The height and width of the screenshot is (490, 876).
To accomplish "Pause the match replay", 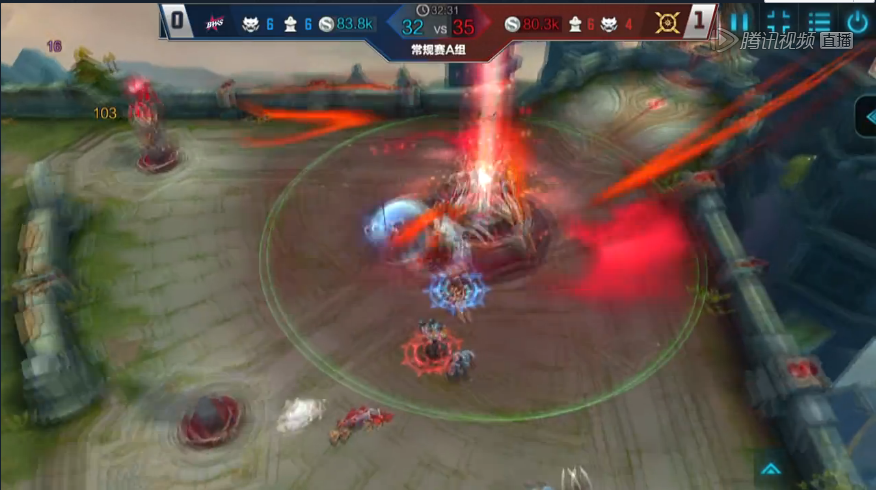I will click(738, 21).
